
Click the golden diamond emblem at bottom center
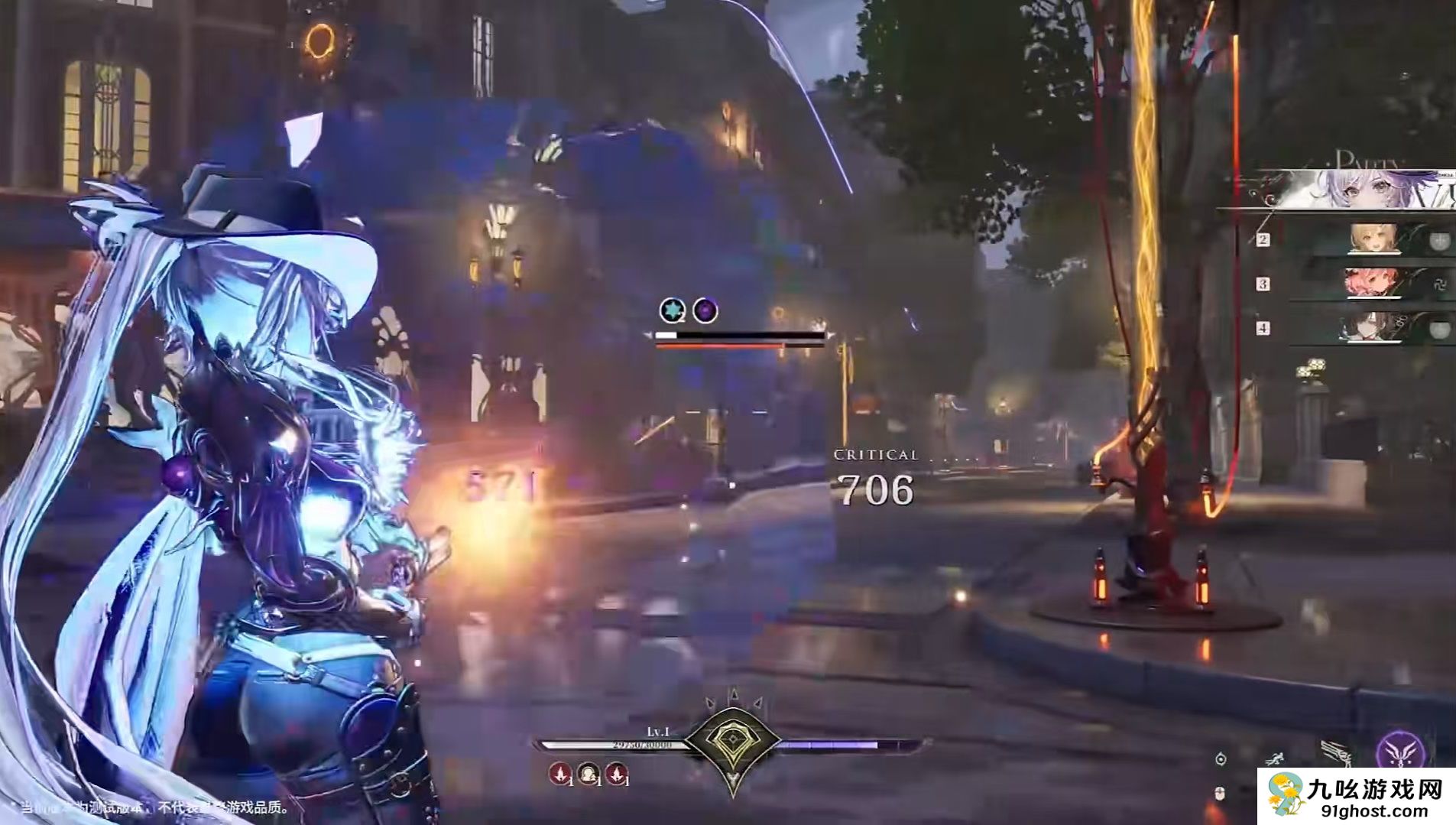pos(732,739)
